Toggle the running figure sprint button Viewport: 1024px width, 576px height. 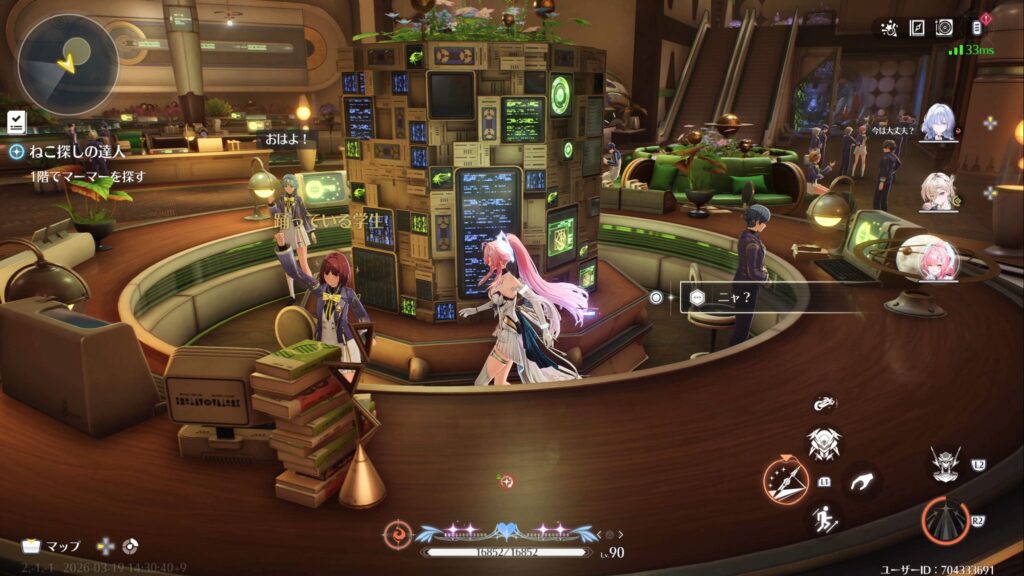click(x=824, y=518)
